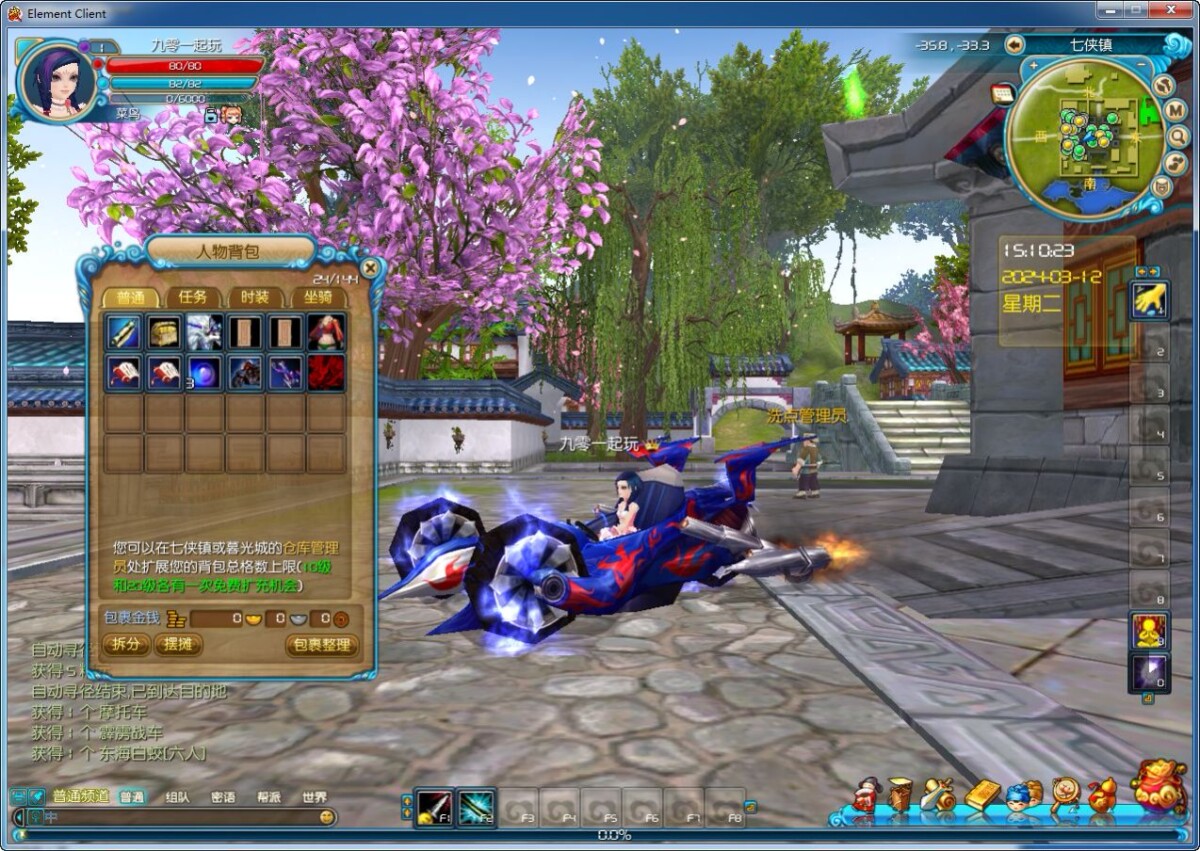Image resolution: width=1200 pixels, height=851 pixels.
Task: Click the 包裹整理 sort button
Action: pyautogui.click(x=321, y=645)
